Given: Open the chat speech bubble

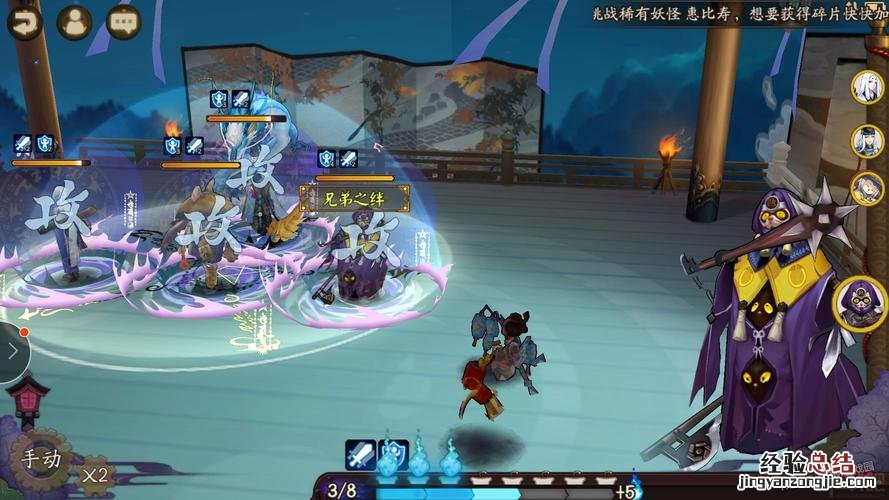Looking at the screenshot, I should [124, 21].
